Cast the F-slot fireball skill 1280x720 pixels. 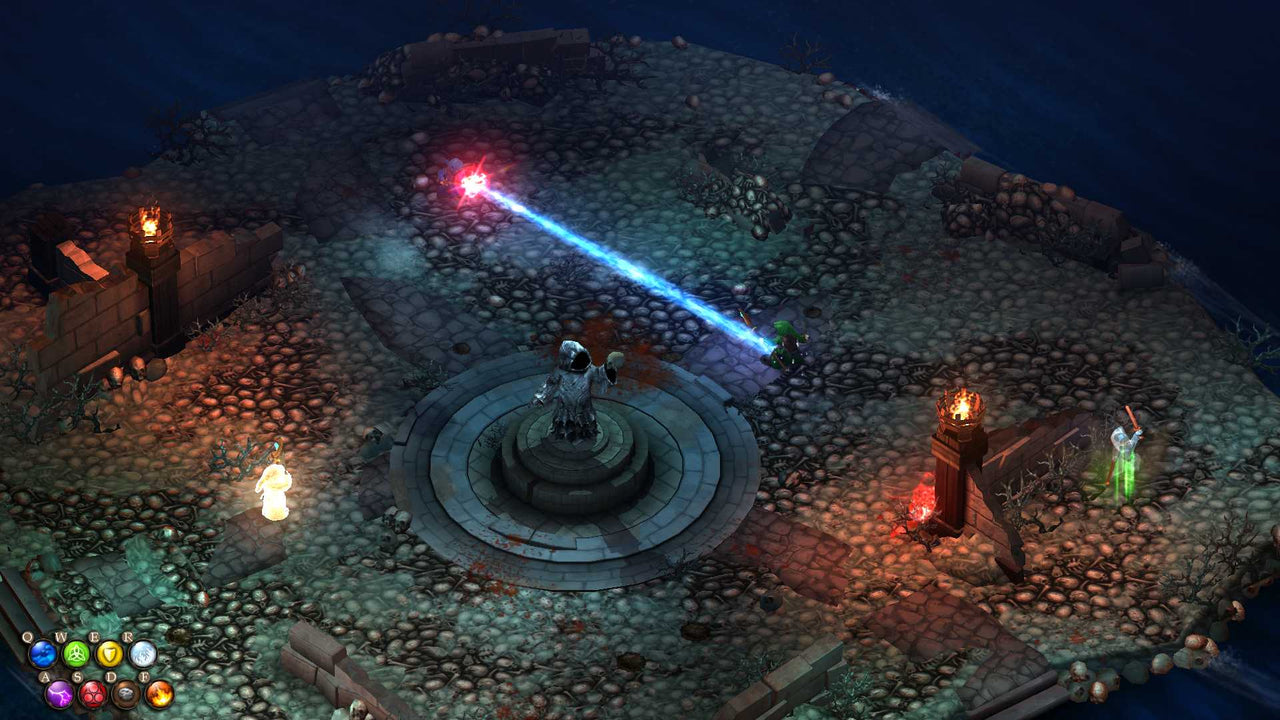[x=158, y=694]
